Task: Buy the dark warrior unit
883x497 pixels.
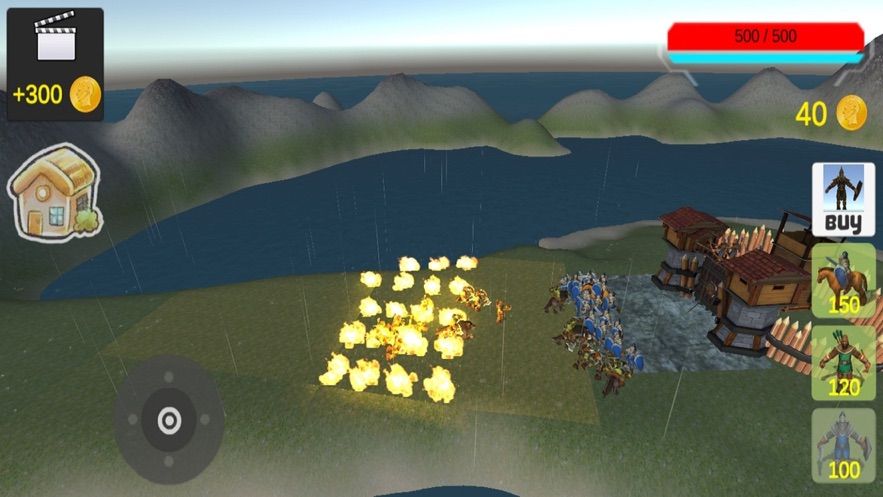Action: click(x=842, y=199)
